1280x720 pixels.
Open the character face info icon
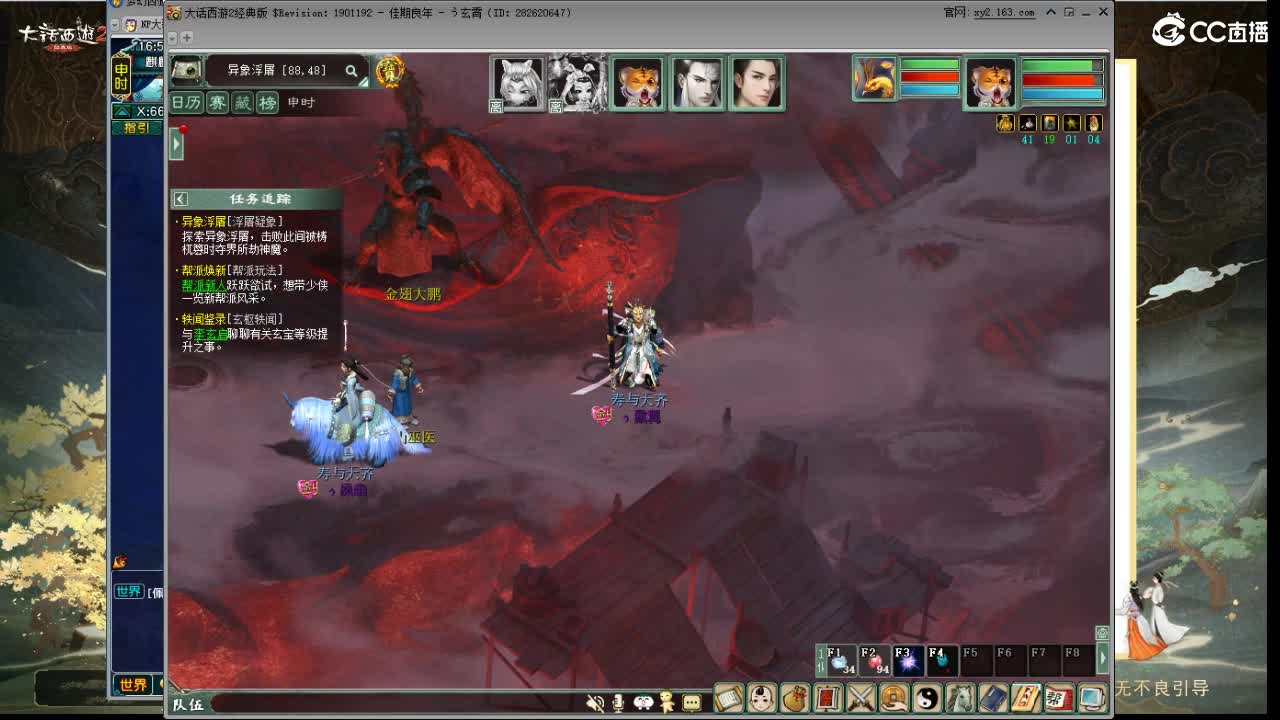tap(761, 700)
